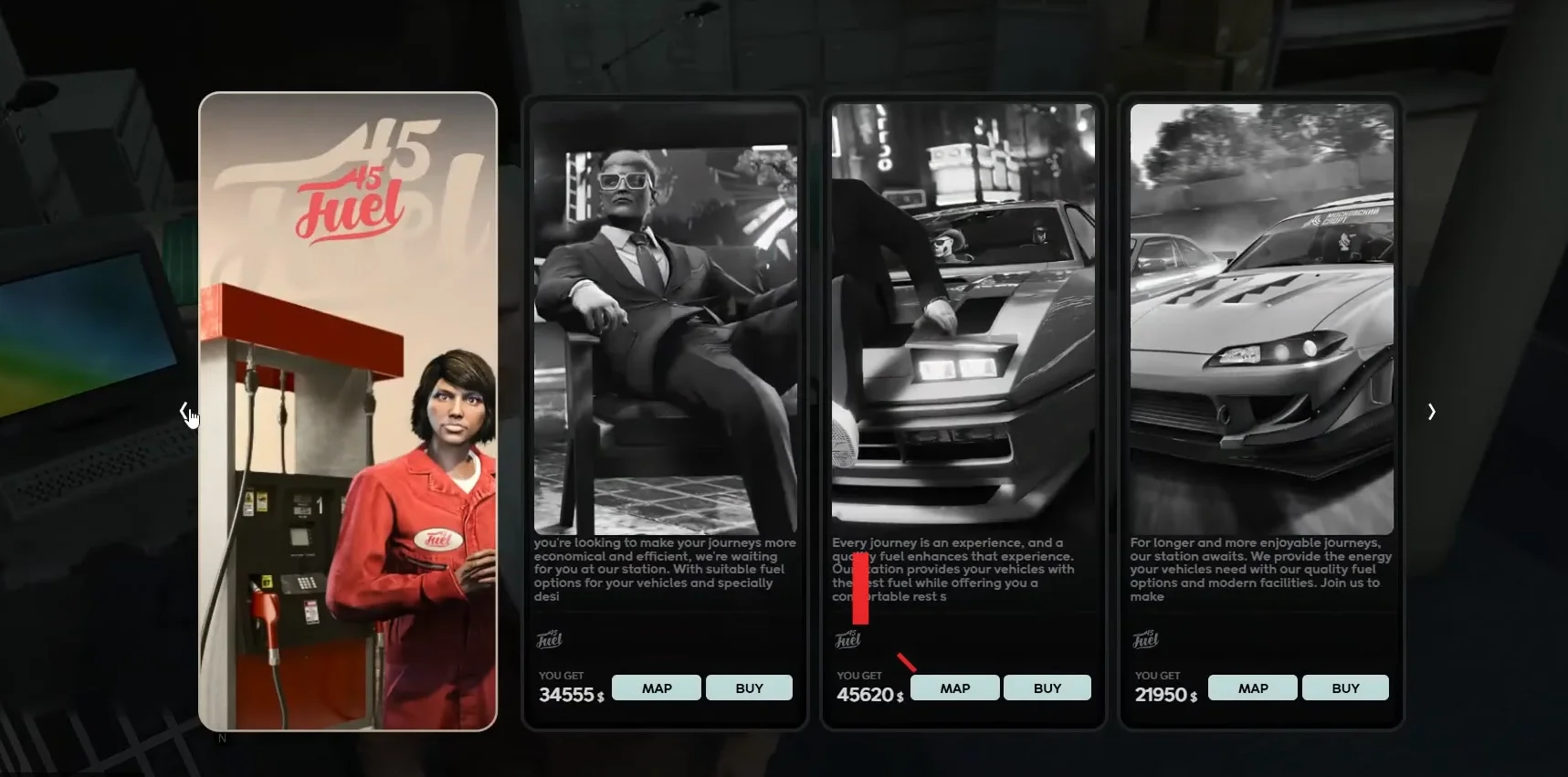Open MAP for the 34555$ station
1568x777 pixels.
click(x=656, y=688)
